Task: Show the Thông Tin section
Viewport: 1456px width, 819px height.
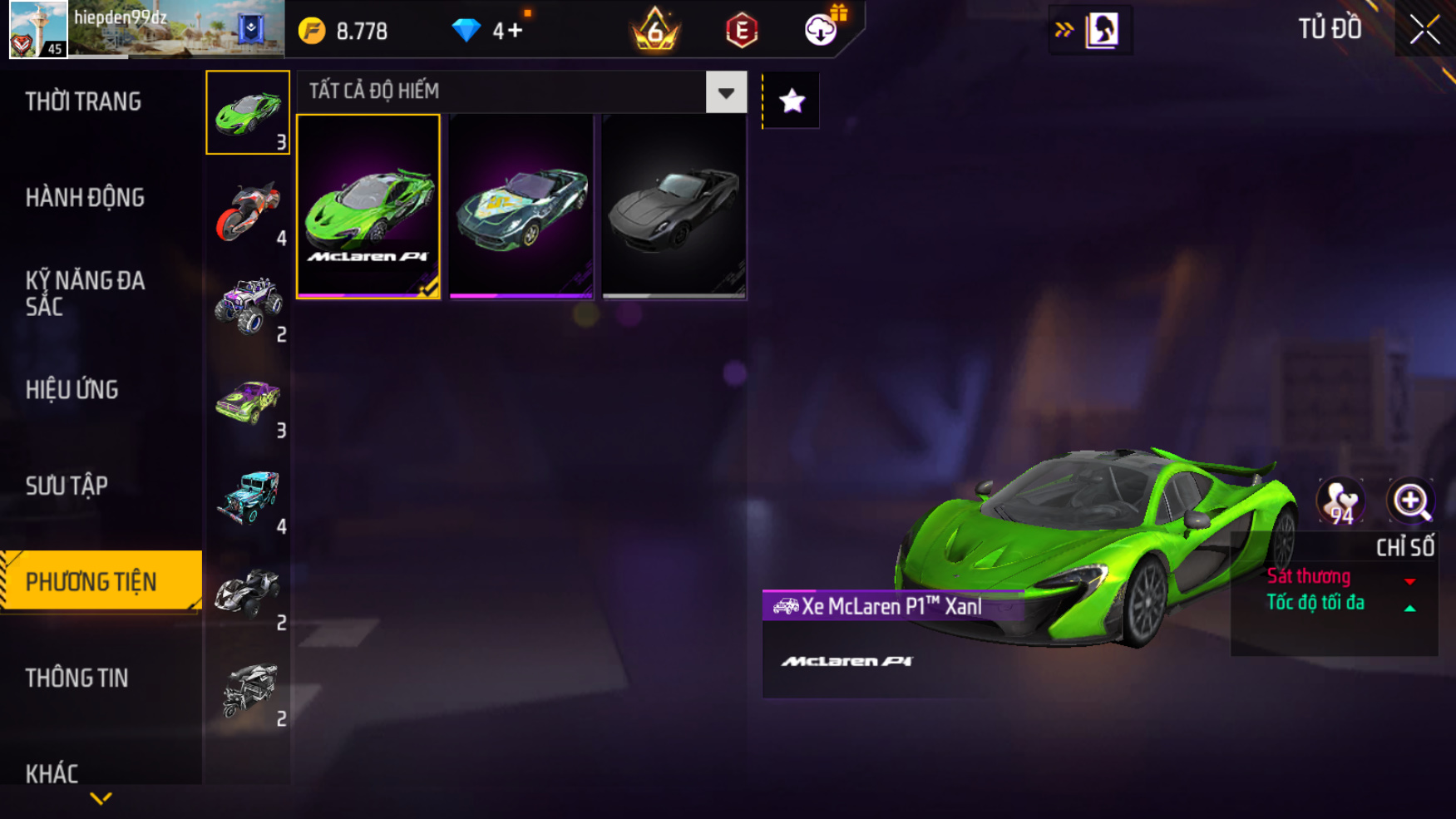Action: tap(77, 678)
